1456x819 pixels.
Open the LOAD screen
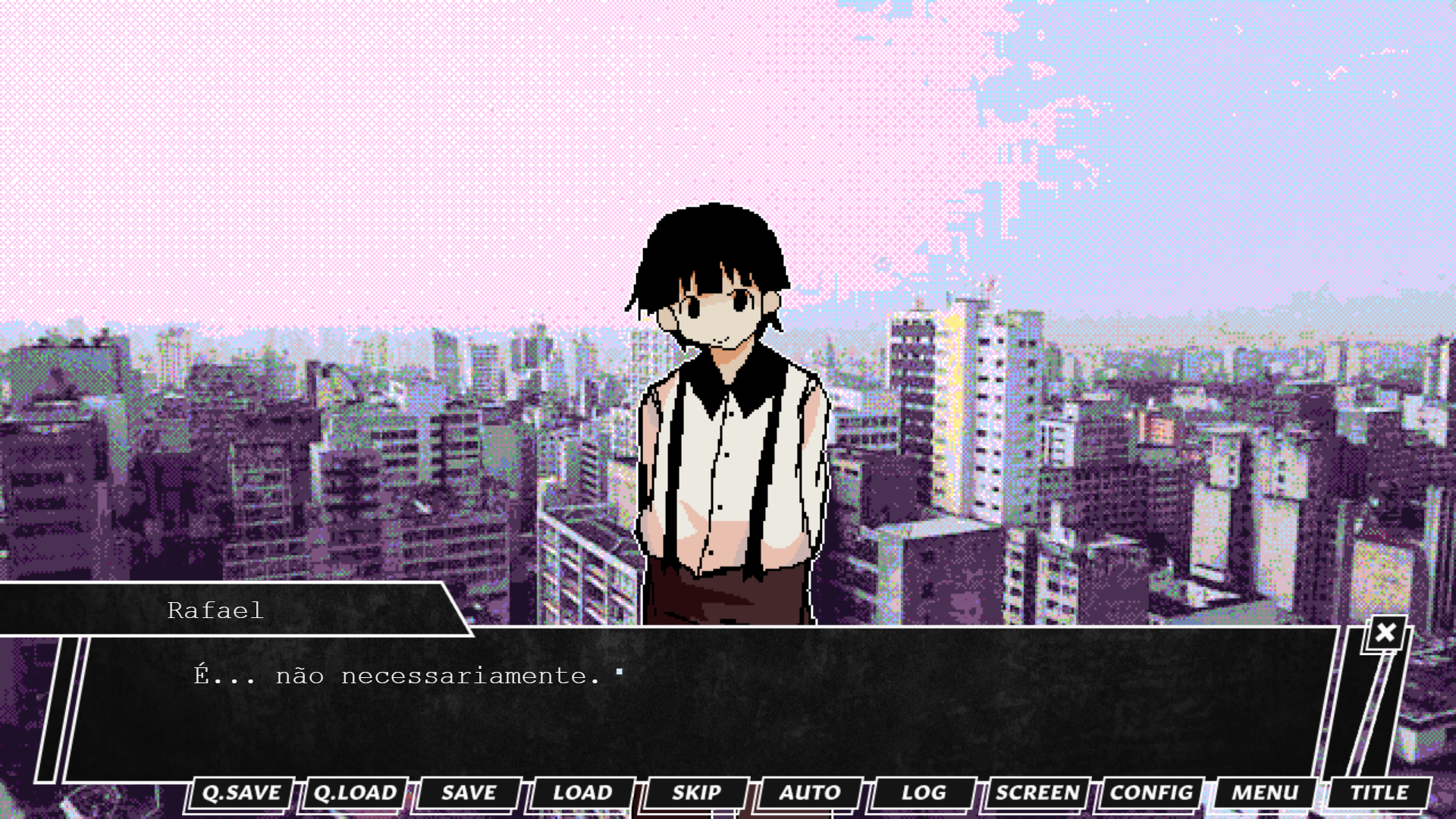pos(580,793)
